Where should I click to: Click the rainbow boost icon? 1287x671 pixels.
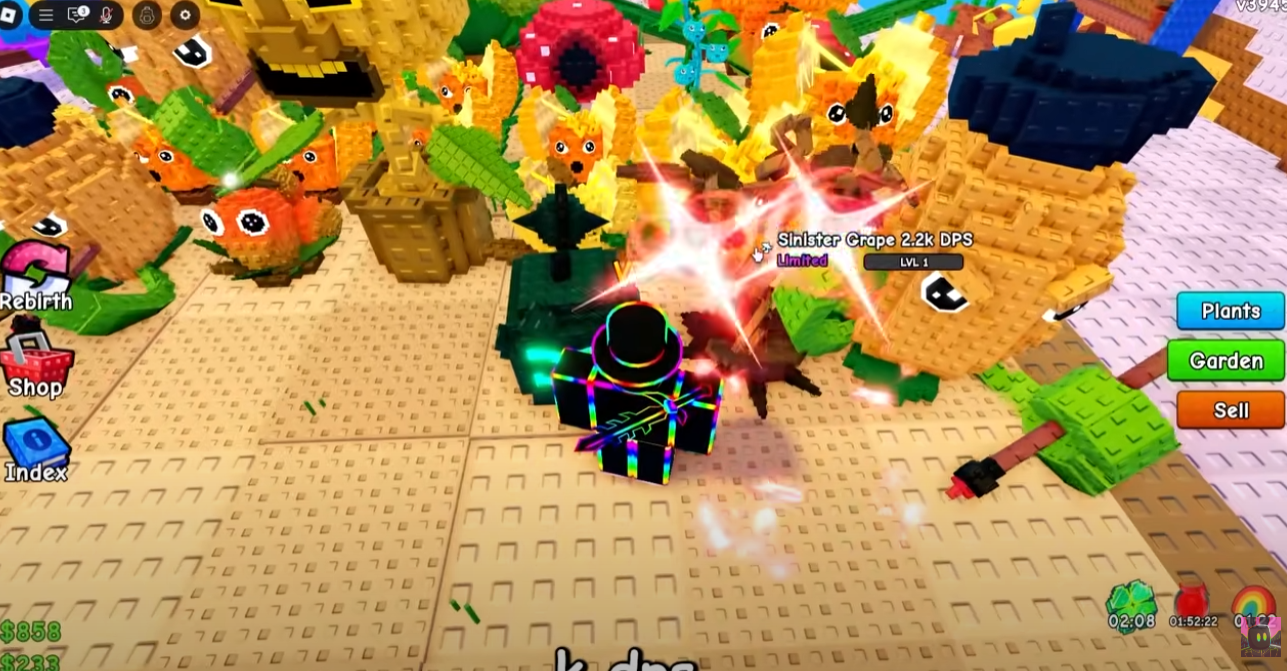[1254, 602]
